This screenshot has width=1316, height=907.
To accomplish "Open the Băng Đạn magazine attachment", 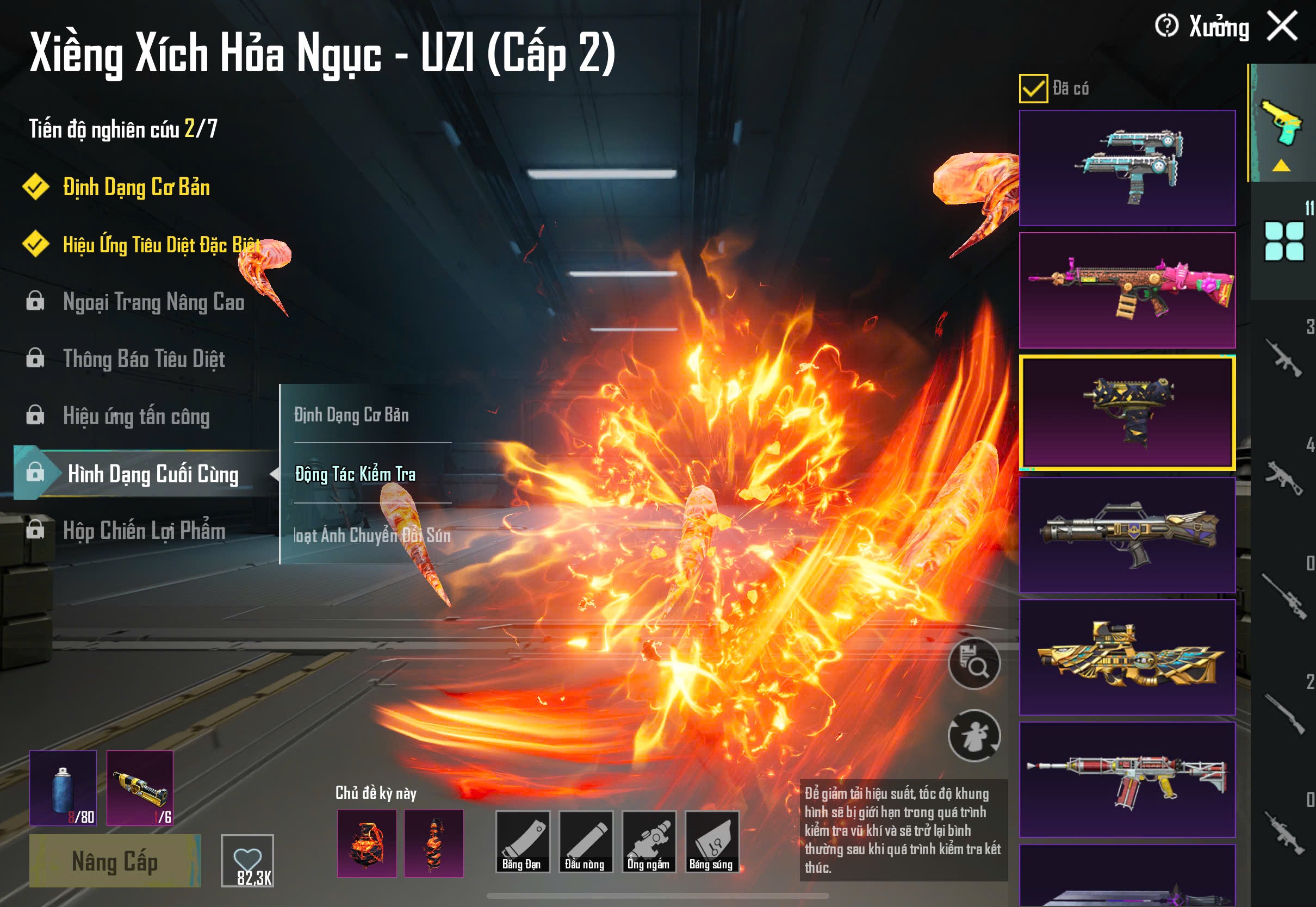I will [x=522, y=841].
